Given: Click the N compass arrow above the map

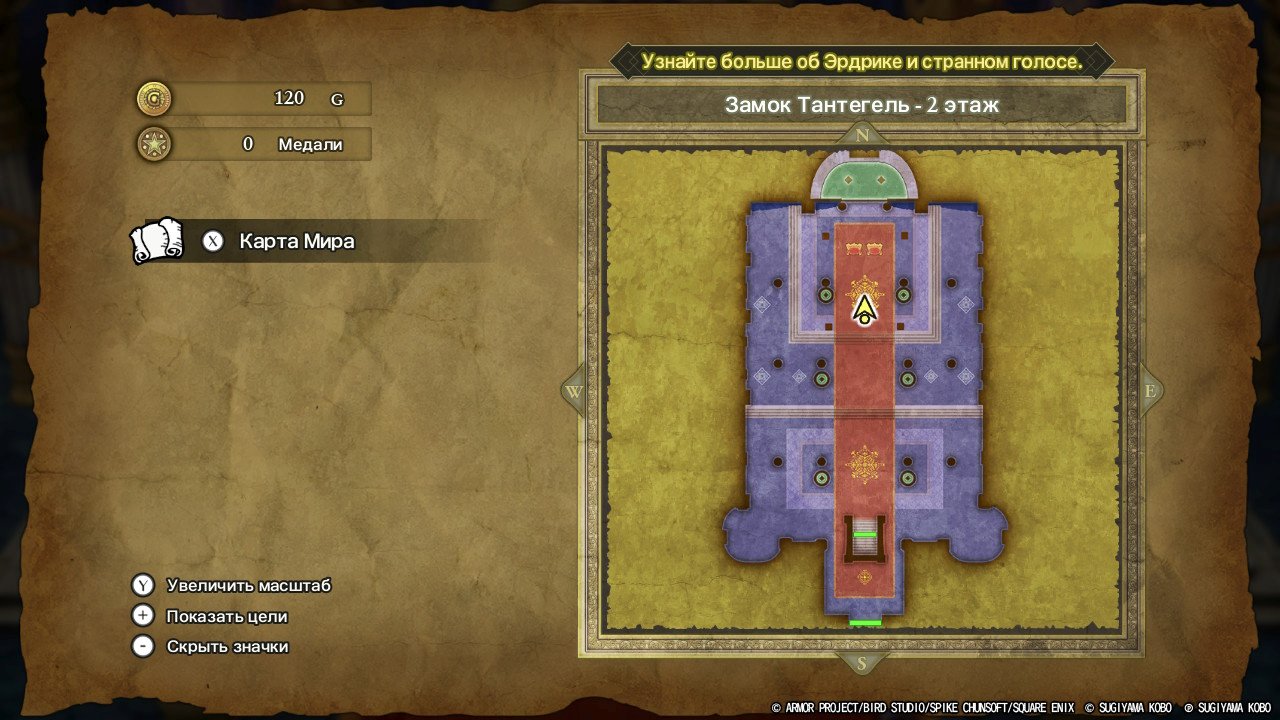Looking at the screenshot, I should tap(862, 135).
